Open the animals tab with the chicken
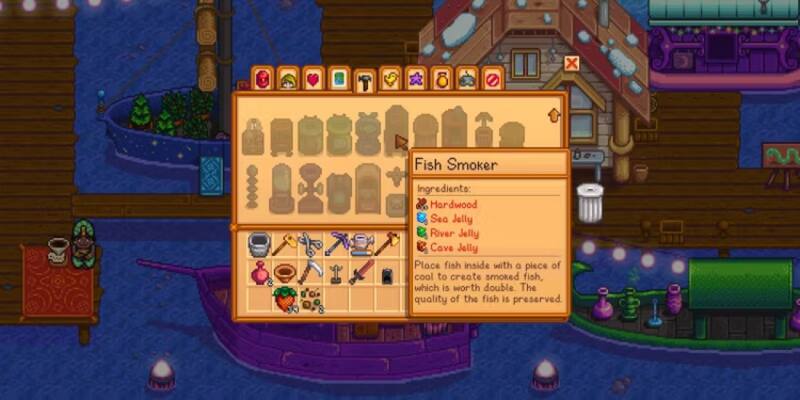This screenshot has width=800, height=400. click(391, 78)
